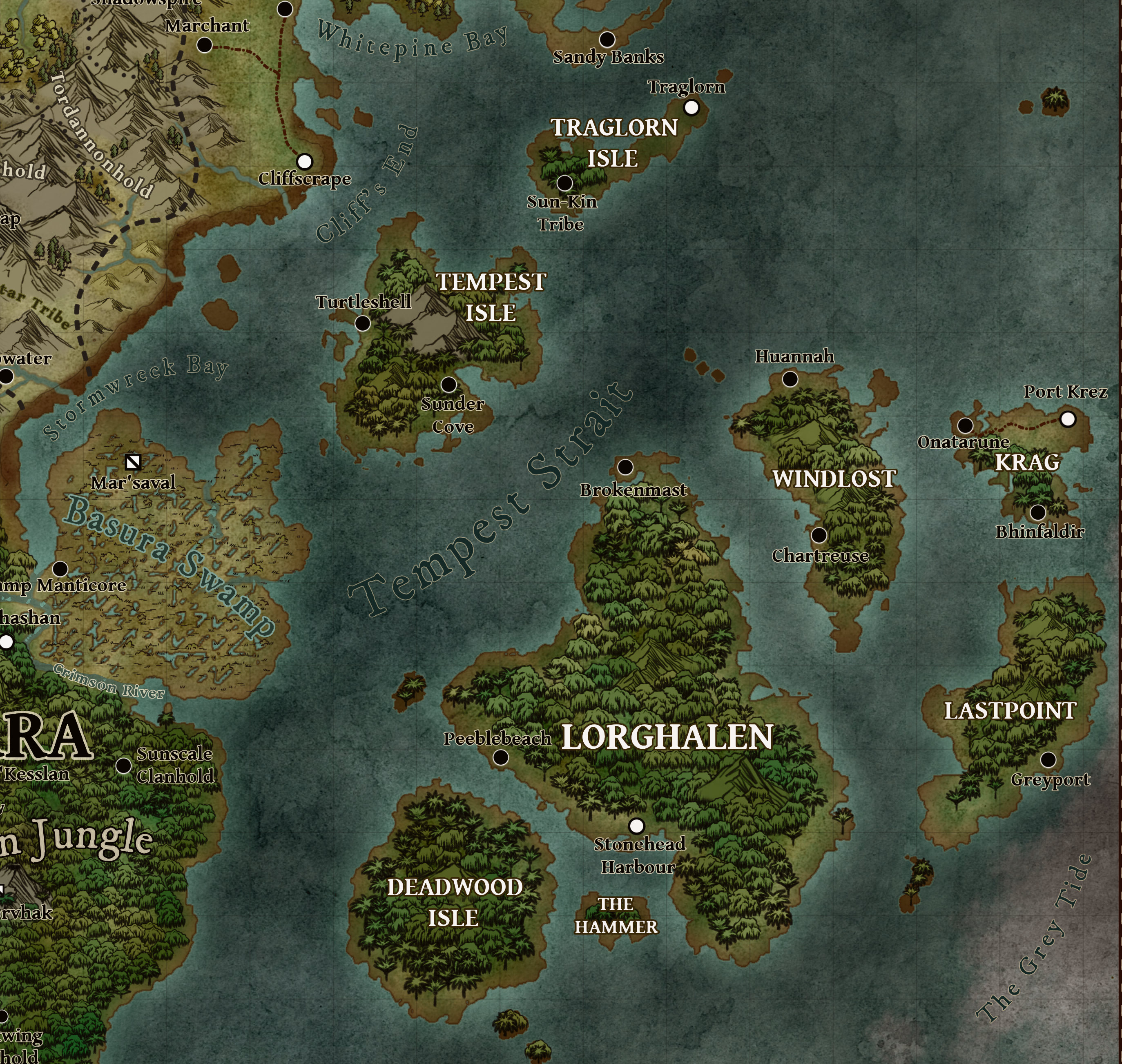Select the Chartreuse marker on Windlost
The height and width of the screenshot is (1064, 1122).
(x=819, y=535)
